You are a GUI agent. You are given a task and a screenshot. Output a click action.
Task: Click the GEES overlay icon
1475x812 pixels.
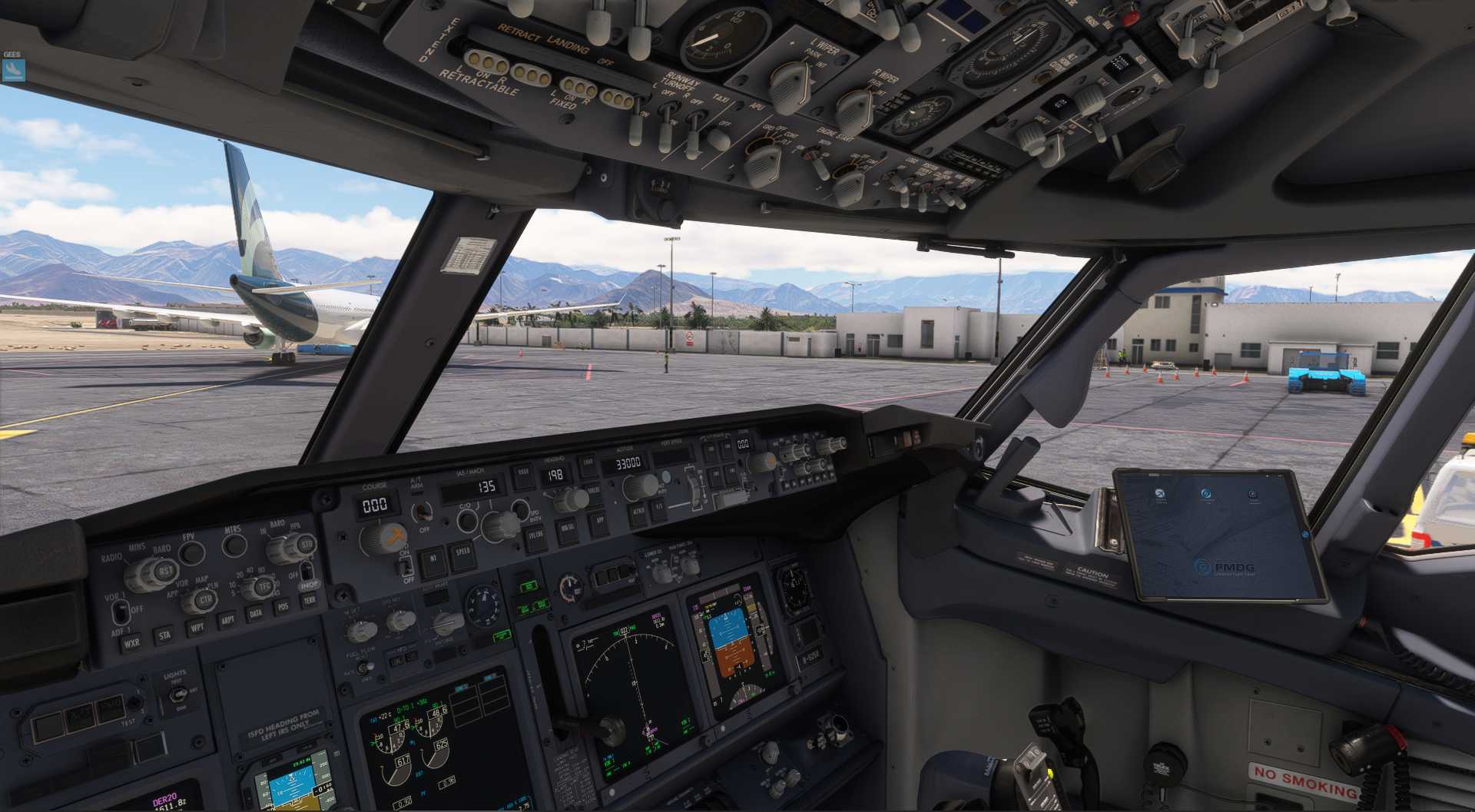(x=13, y=70)
